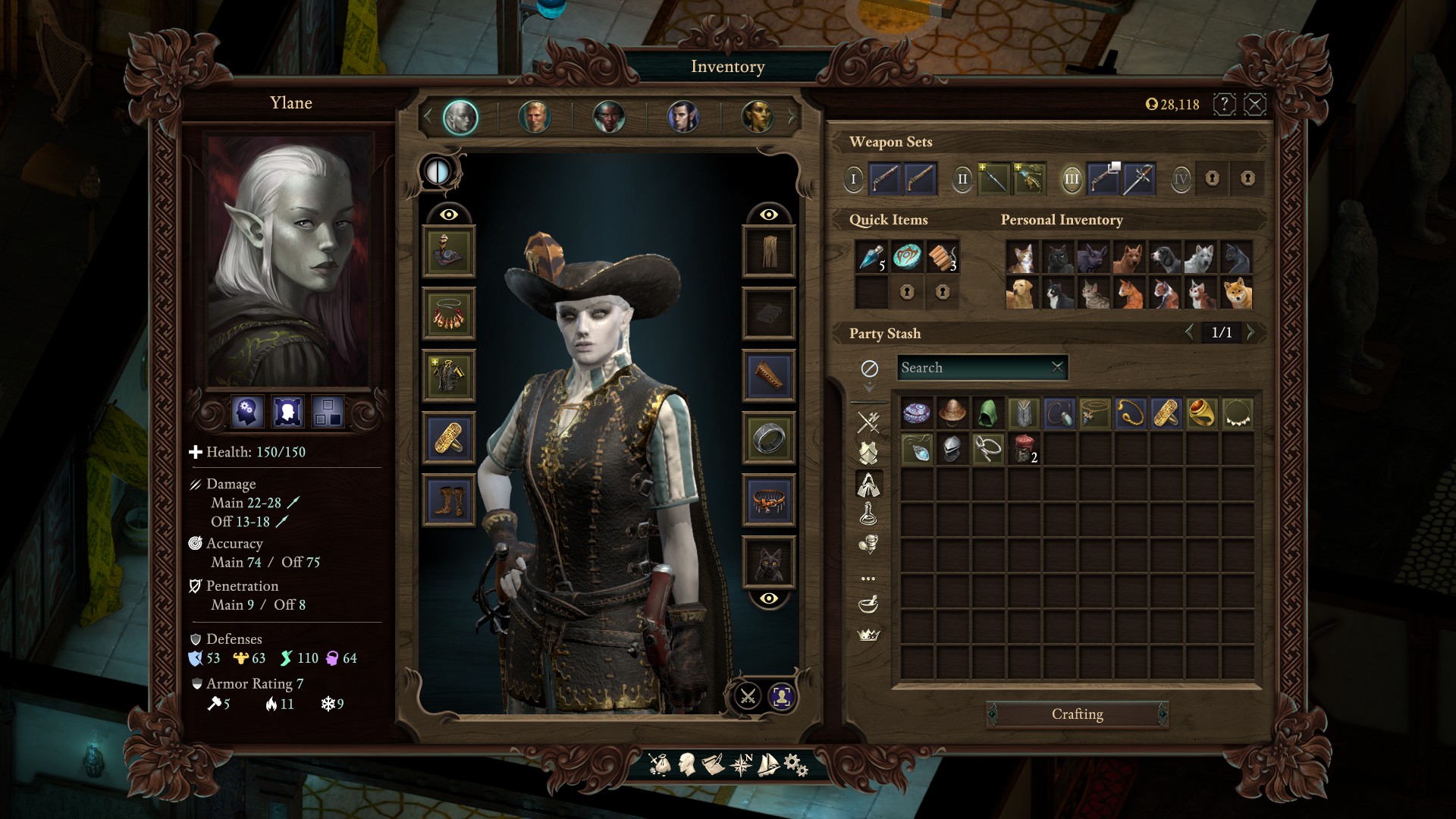
Task: Close the Inventory window
Action: pos(1255,104)
